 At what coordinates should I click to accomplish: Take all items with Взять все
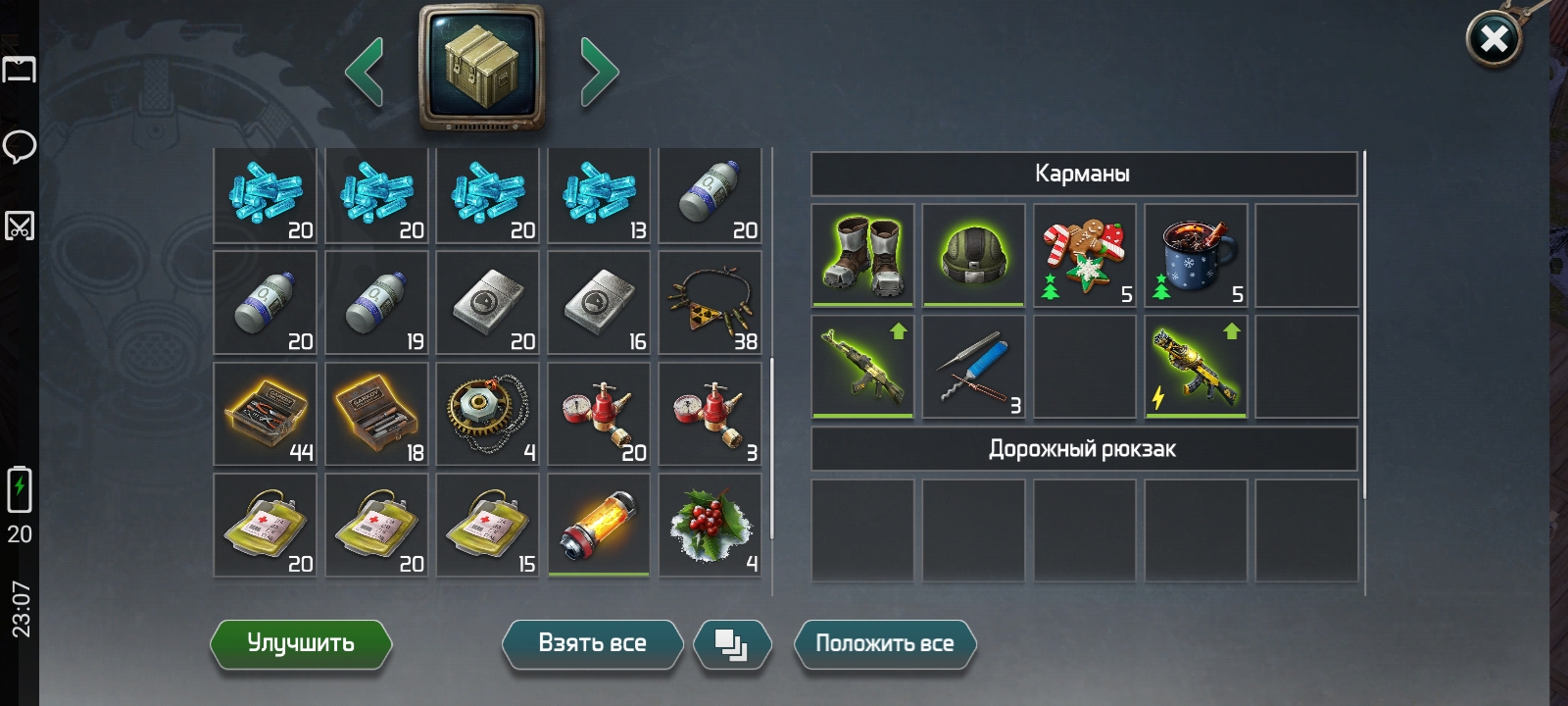[592, 643]
